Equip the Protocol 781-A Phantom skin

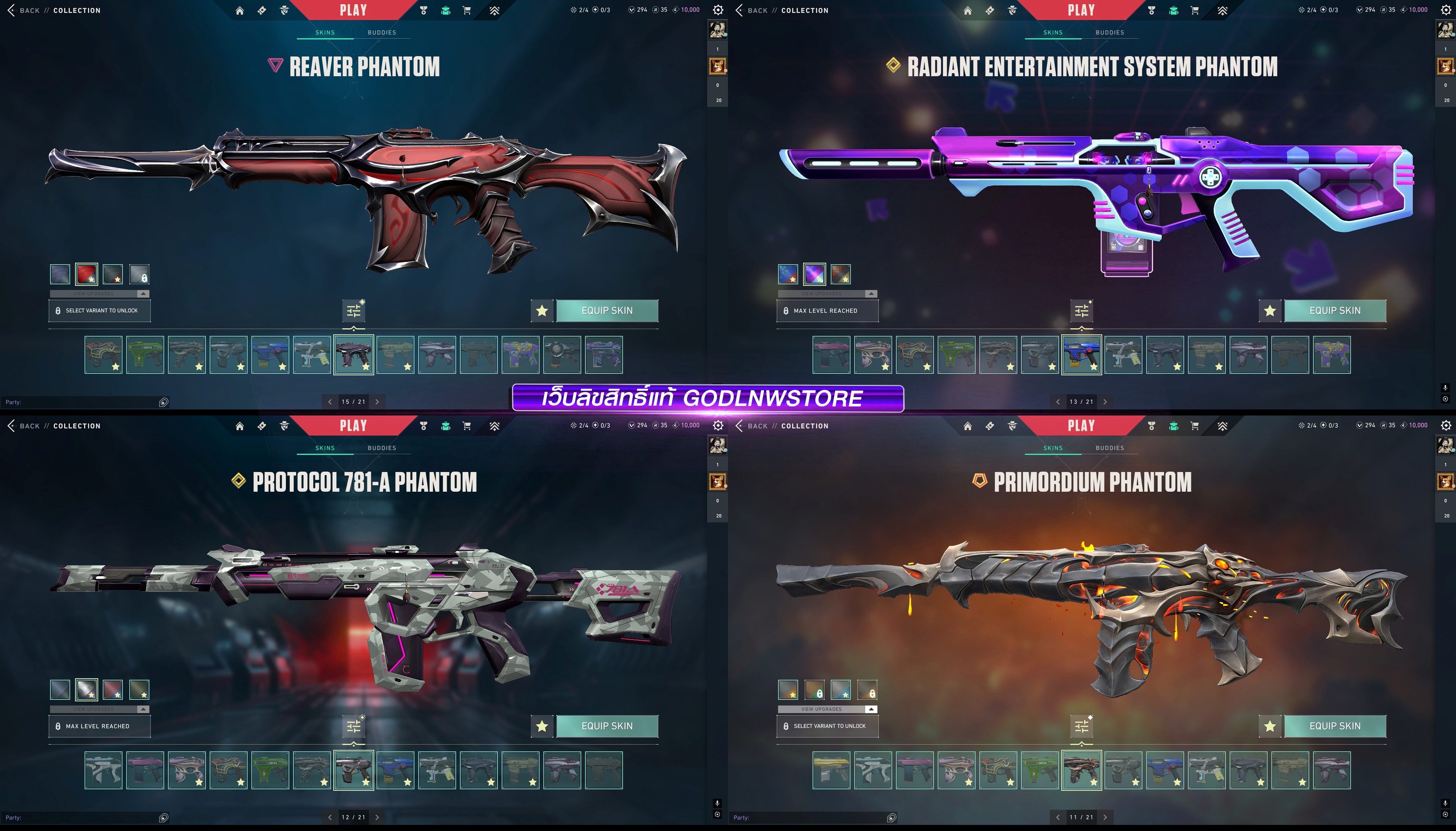[607, 726]
